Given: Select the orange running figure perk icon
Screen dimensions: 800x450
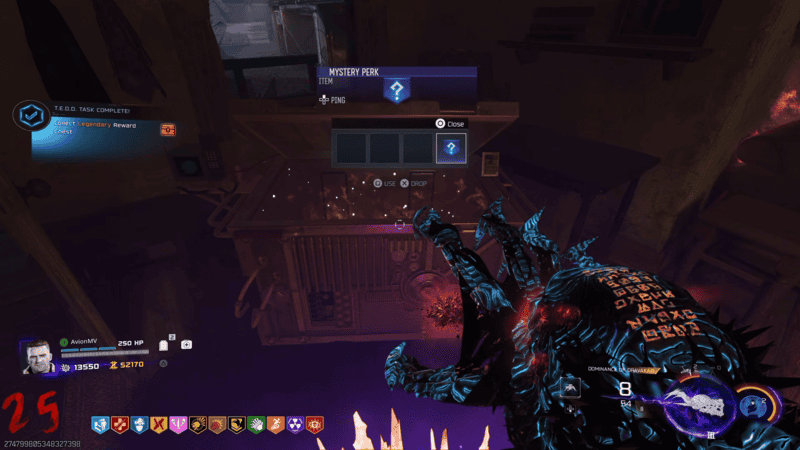Looking at the screenshot, I should click(x=274, y=426).
